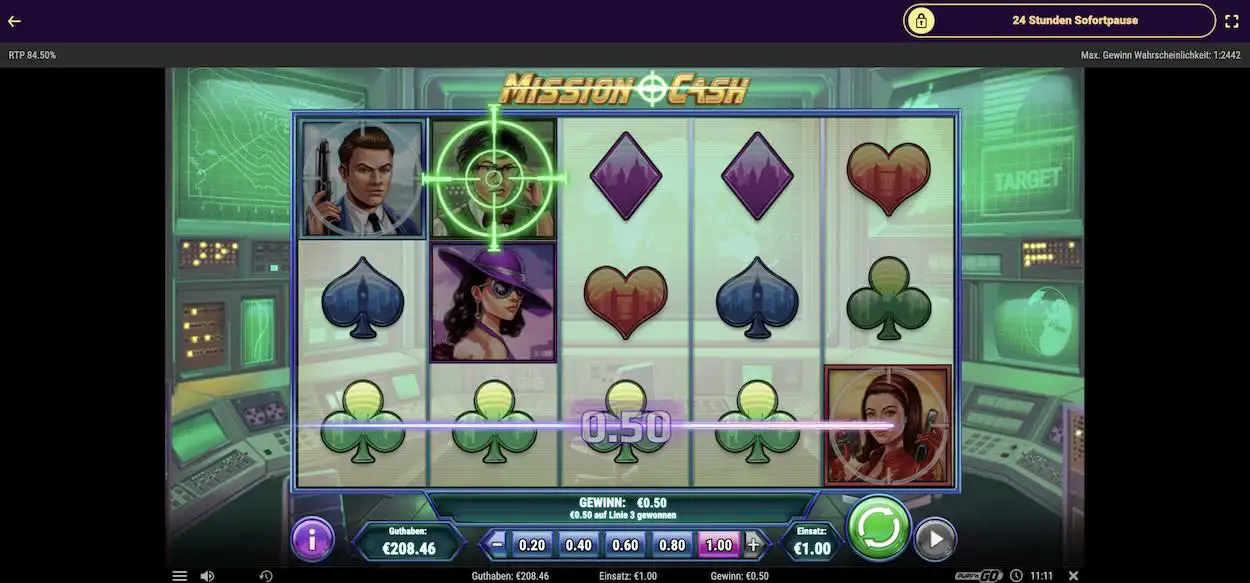Pick the 0.80 bet value

pos(672,545)
